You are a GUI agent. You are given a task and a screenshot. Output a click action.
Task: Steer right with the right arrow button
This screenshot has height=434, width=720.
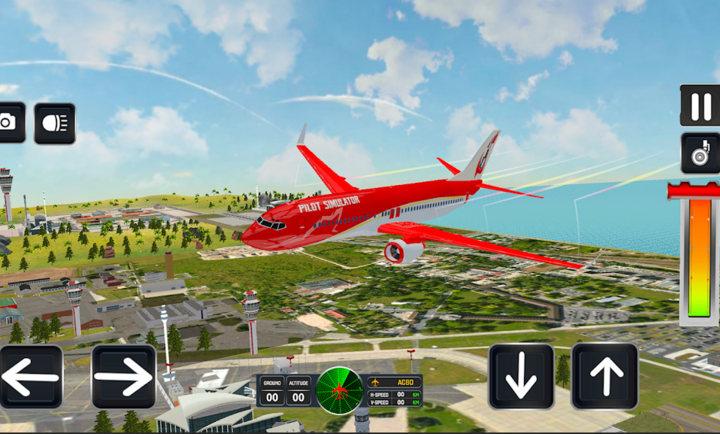(x=123, y=377)
